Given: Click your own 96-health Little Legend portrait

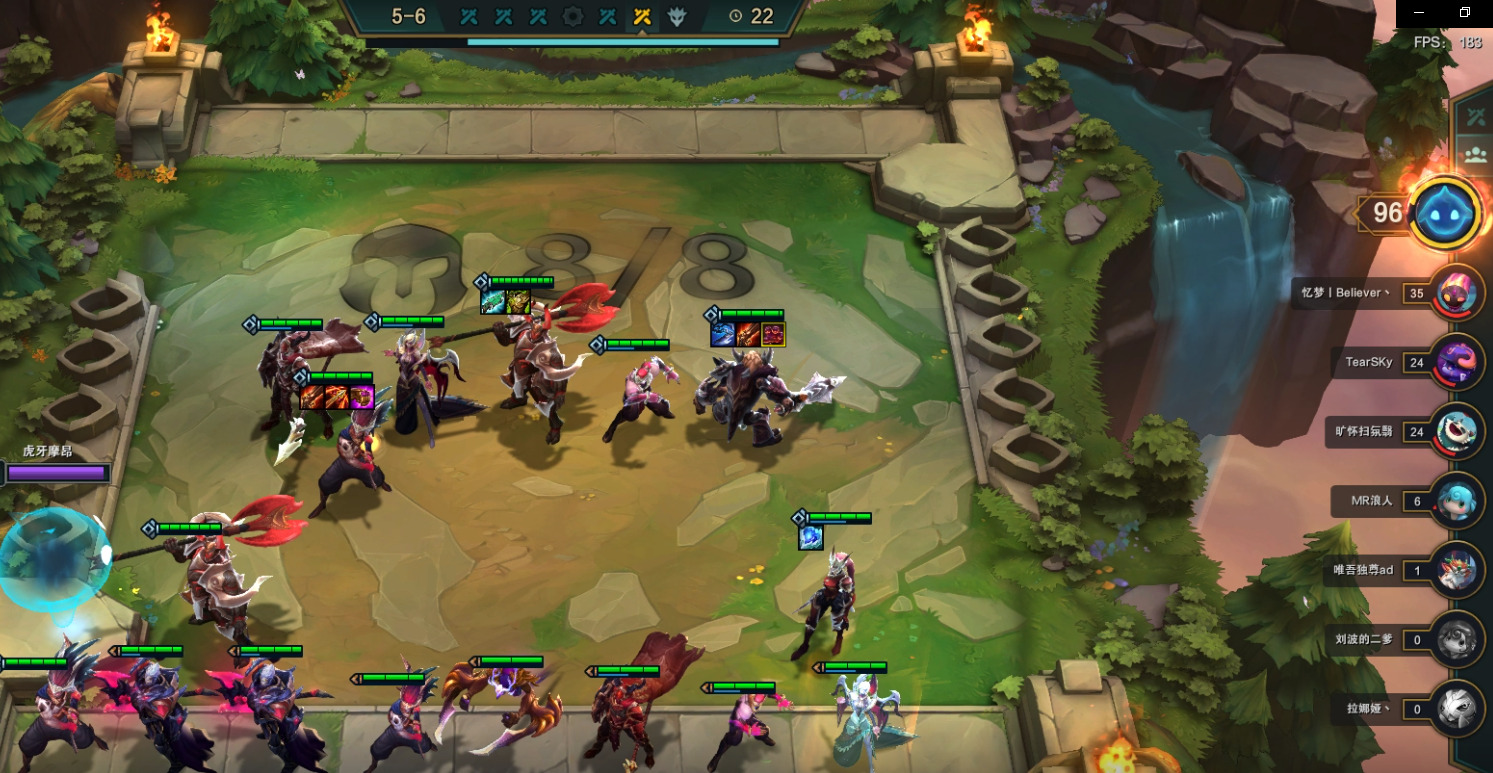Looking at the screenshot, I should tap(1445, 213).
